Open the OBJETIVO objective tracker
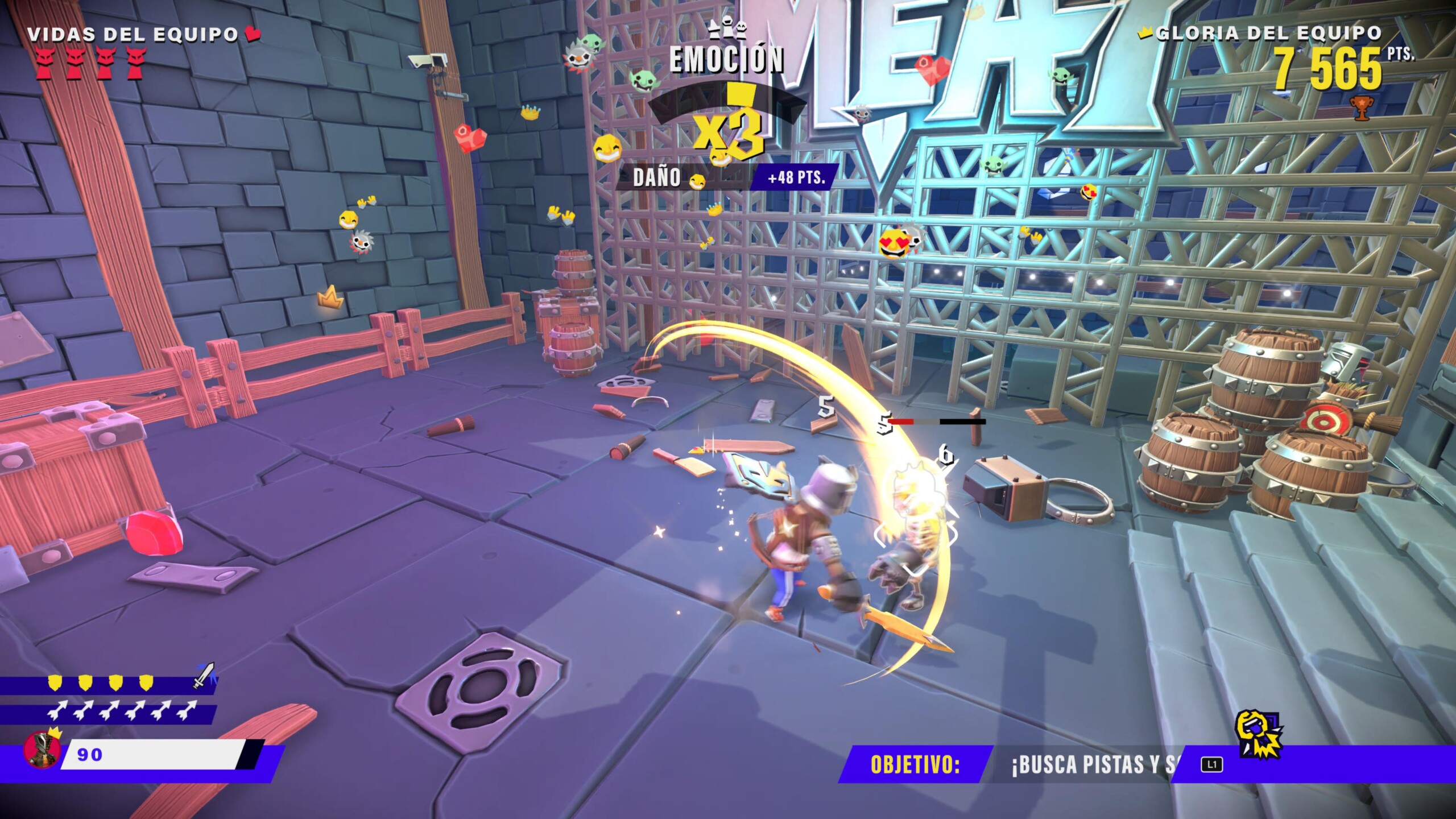The height and width of the screenshot is (819, 1456). pyautogui.click(x=915, y=765)
